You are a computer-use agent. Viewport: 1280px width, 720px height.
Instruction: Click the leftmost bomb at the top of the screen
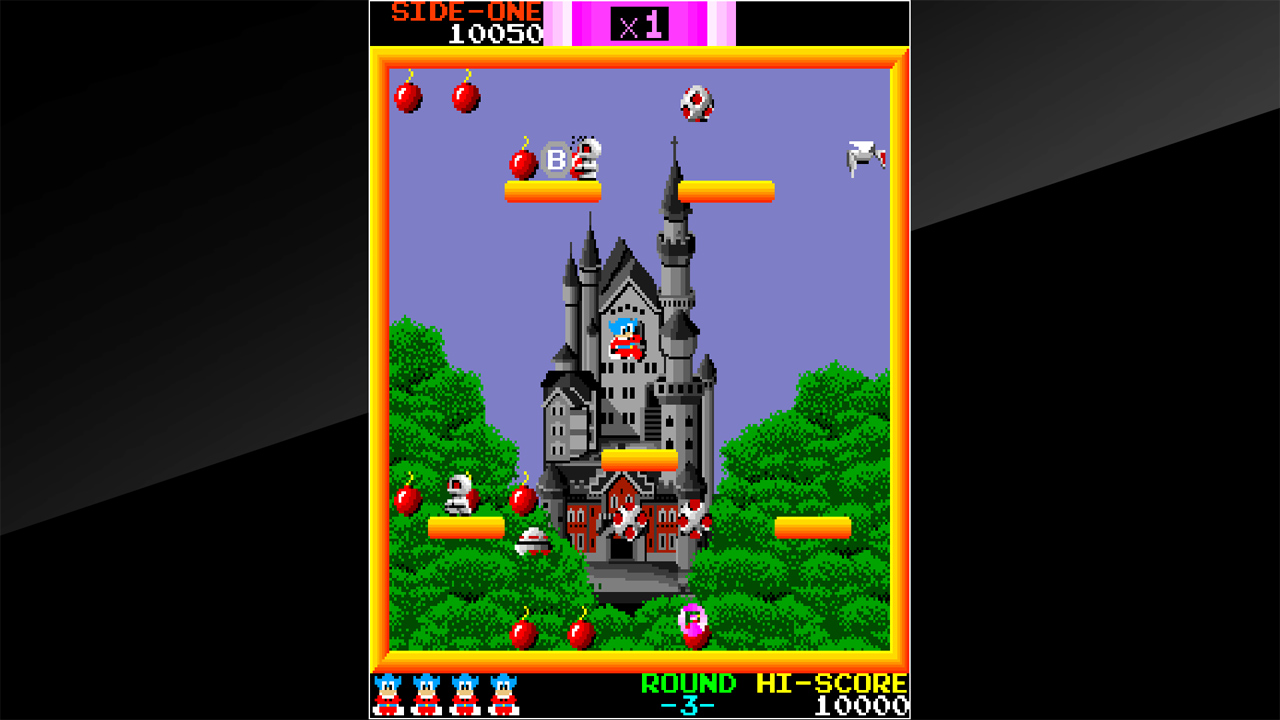[x=409, y=97]
